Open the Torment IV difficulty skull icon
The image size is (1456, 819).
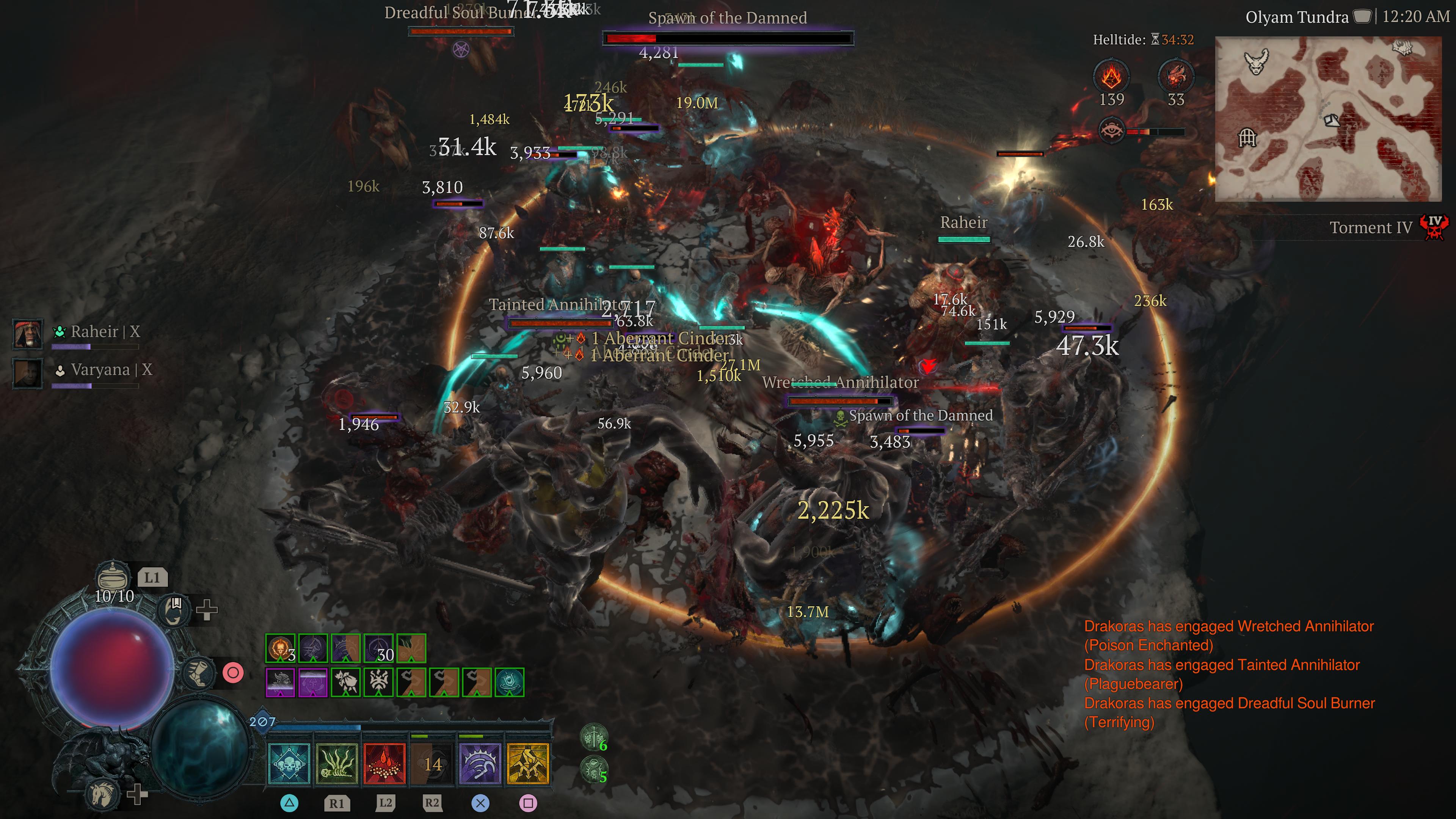(1434, 227)
